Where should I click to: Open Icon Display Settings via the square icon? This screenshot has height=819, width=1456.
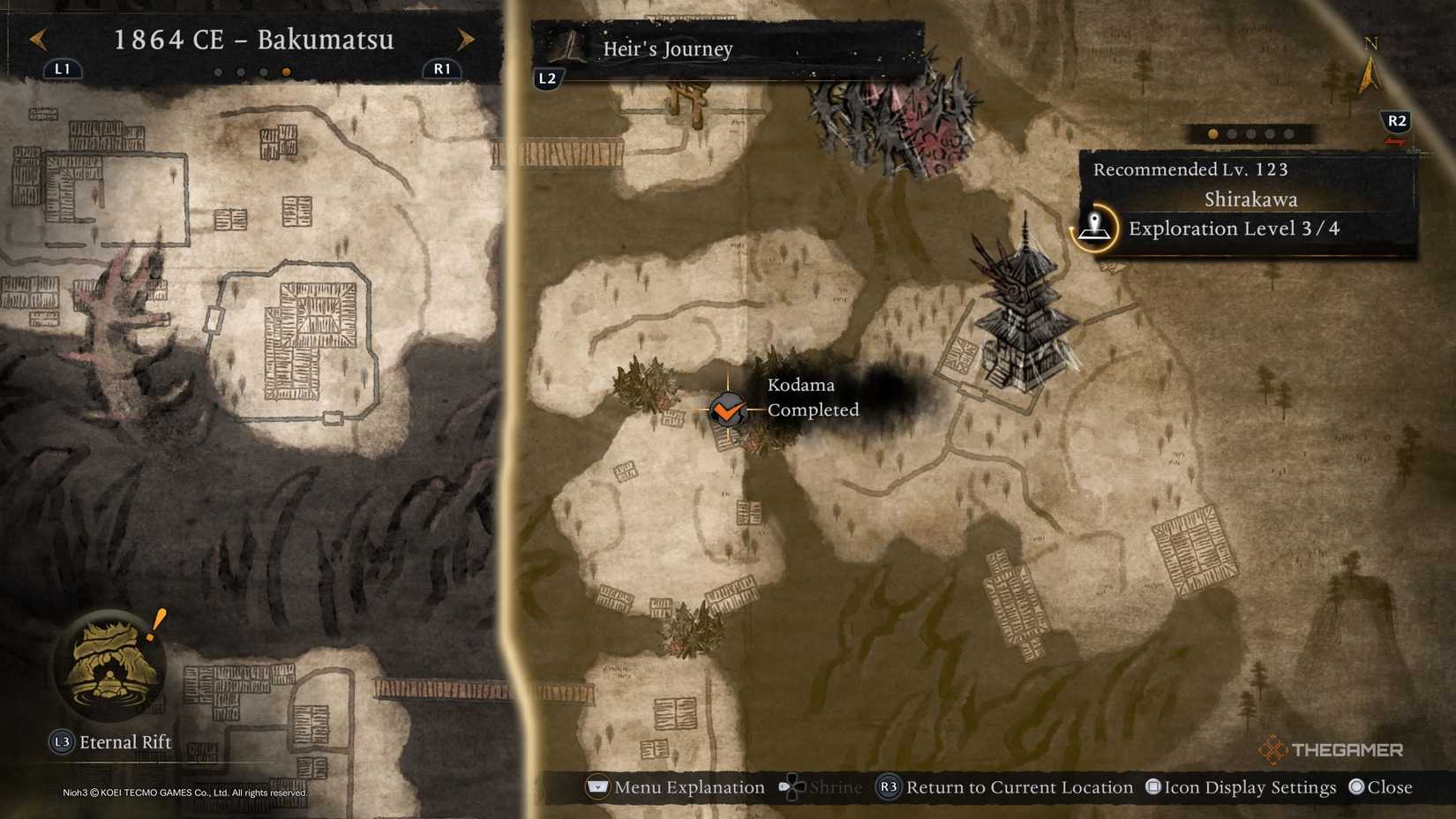point(1153,787)
